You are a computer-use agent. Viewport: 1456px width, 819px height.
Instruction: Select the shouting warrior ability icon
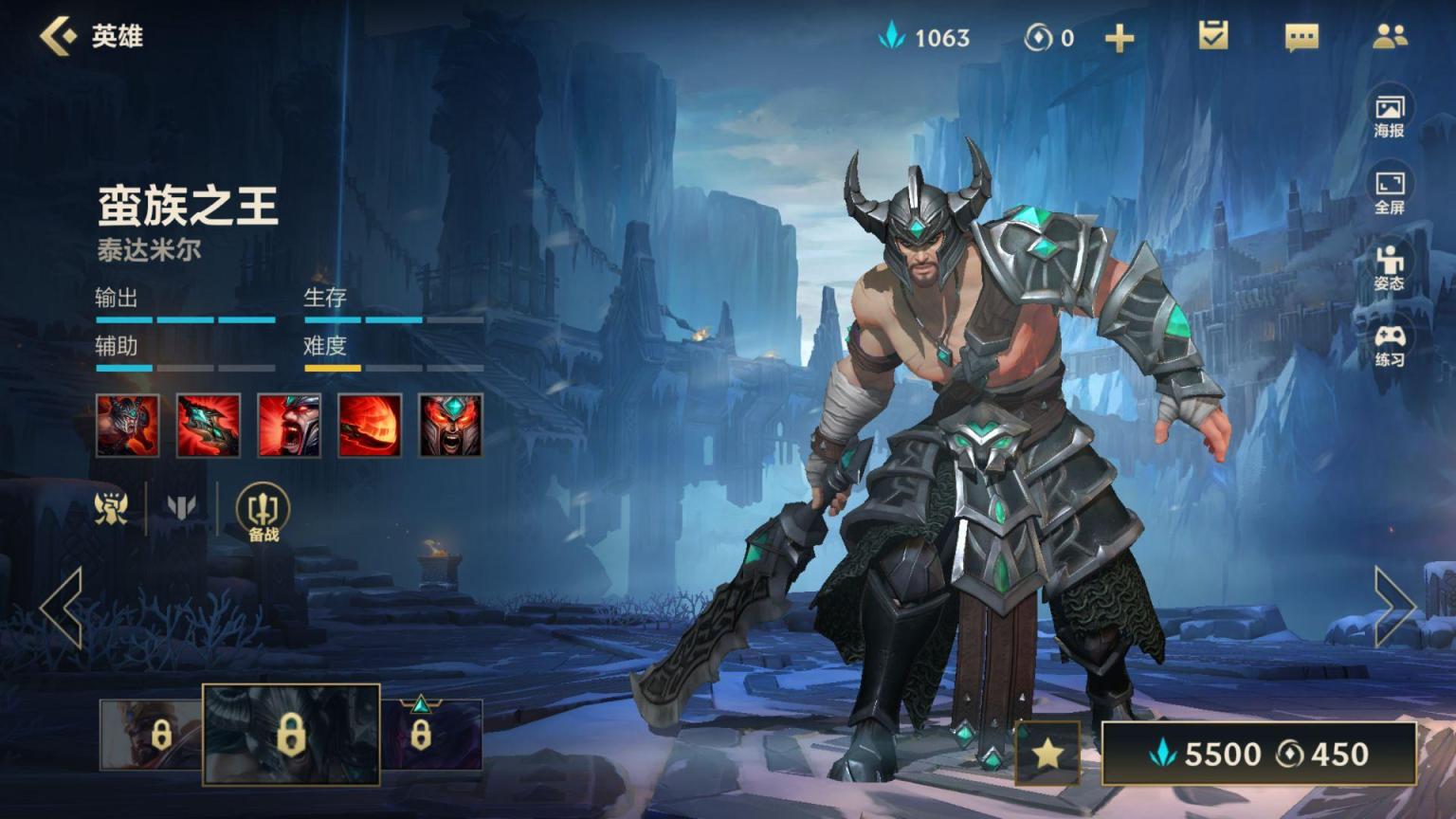click(289, 426)
